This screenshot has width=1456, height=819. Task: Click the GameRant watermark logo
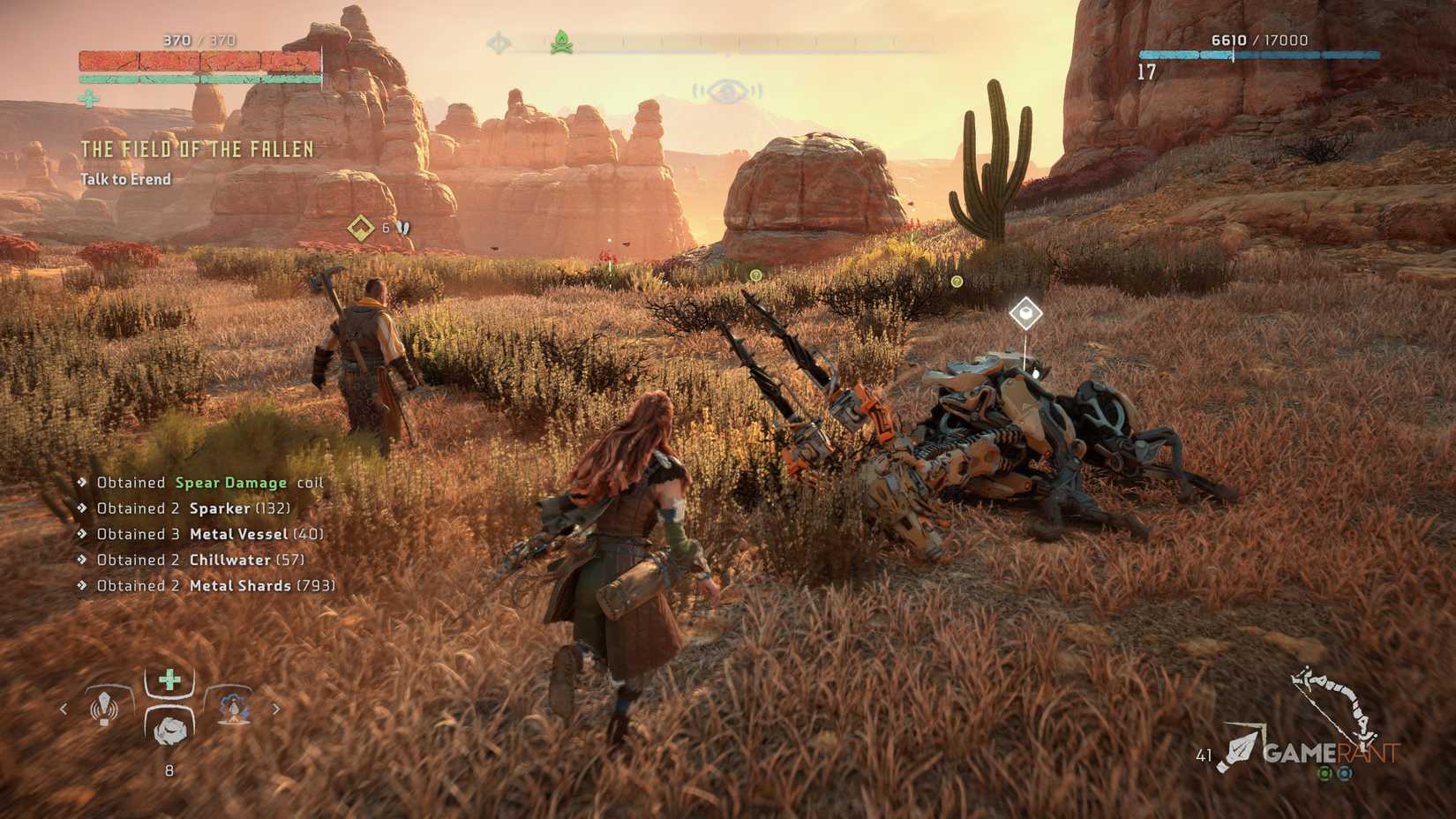(x=1332, y=753)
